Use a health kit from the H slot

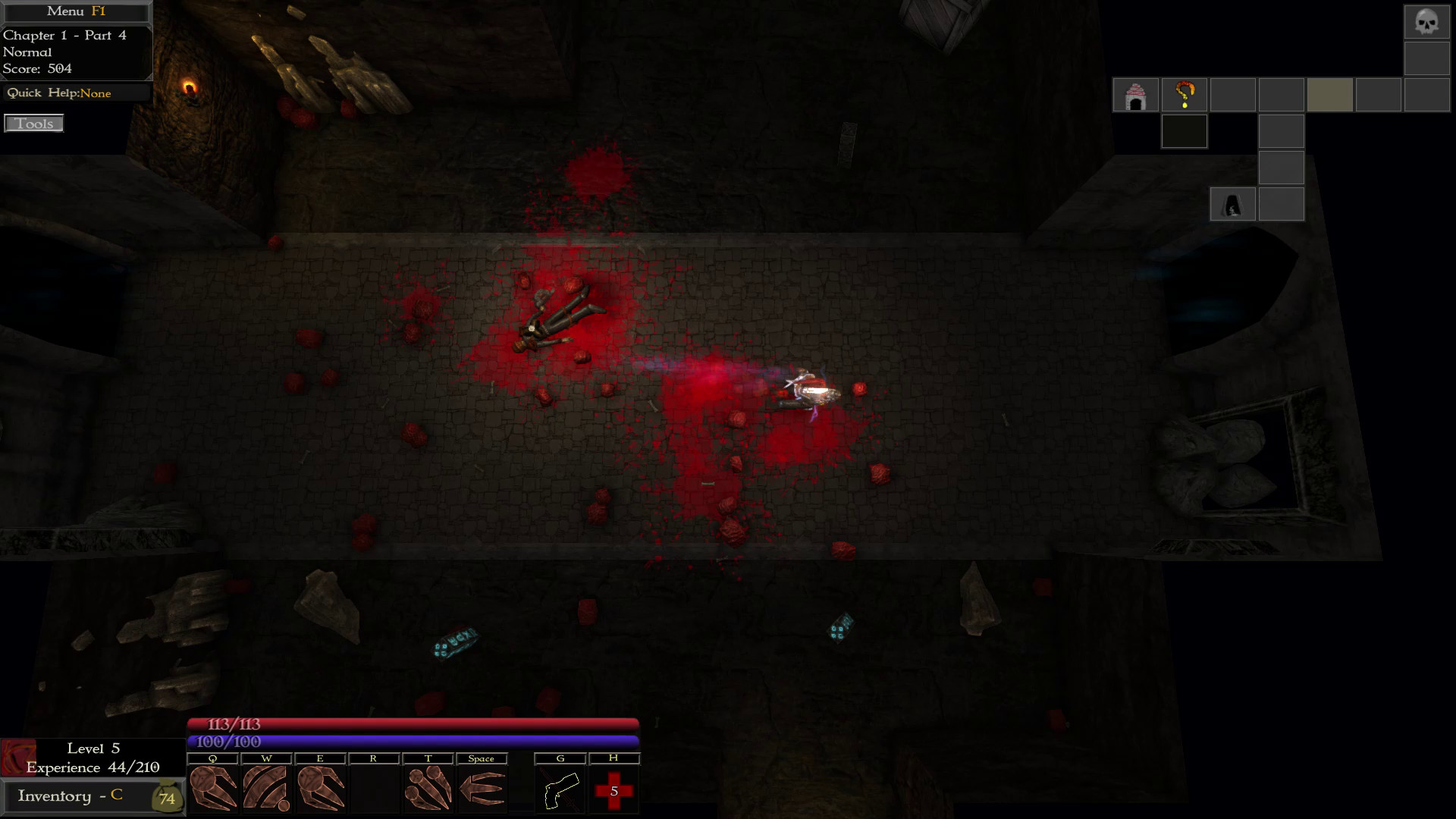pyautogui.click(x=614, y=789)
